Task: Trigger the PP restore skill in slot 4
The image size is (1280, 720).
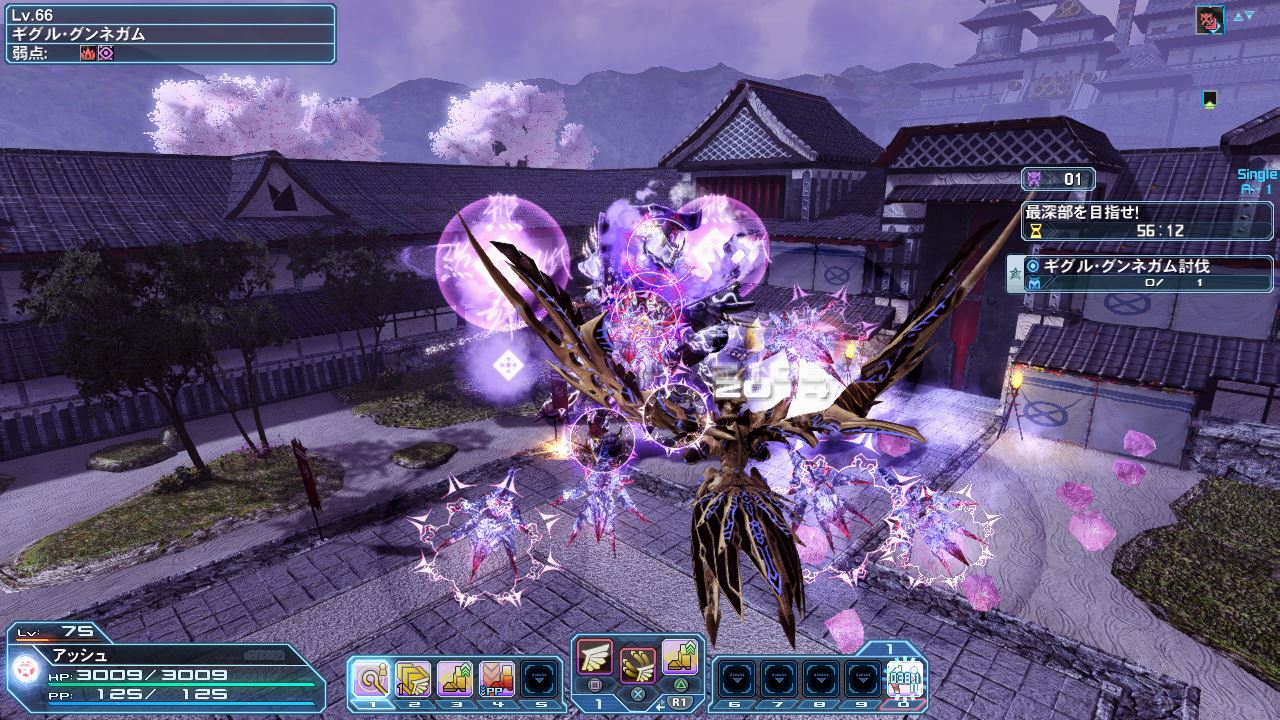Action: coord(497,679)
